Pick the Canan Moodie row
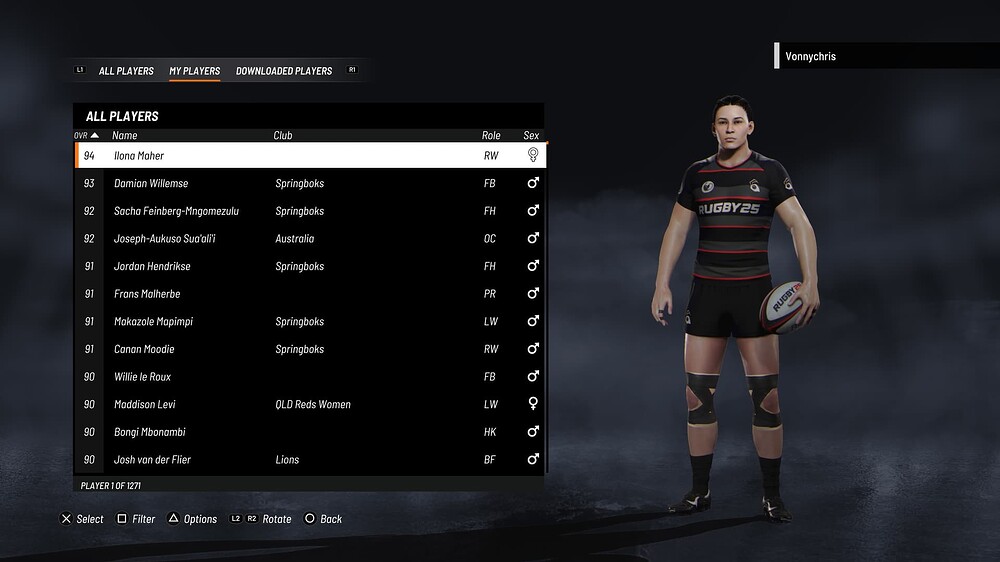Viewport: 1000px width, 562px height. pos(310,349)
